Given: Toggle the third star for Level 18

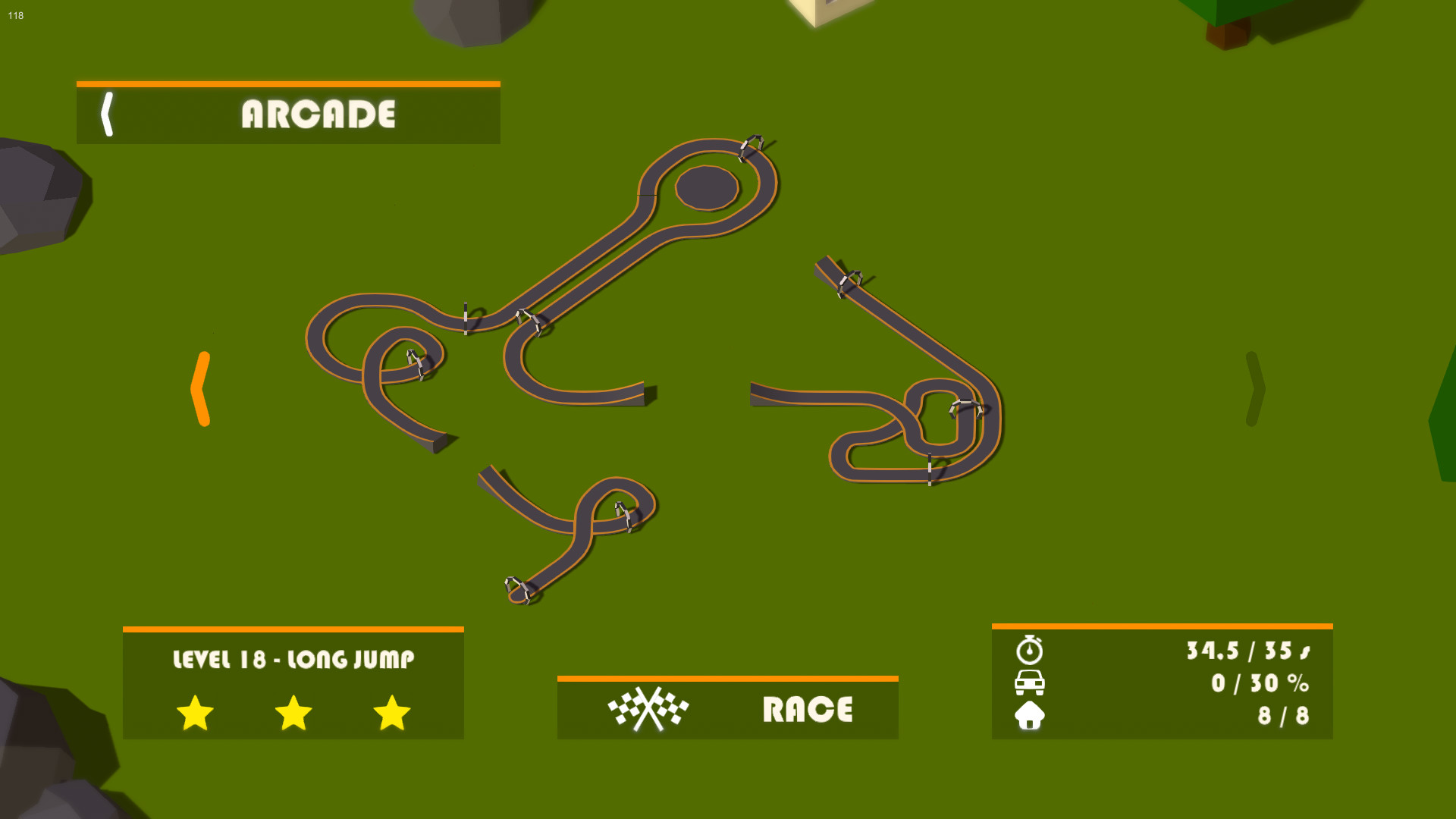Looking at the screenshot, I should click(391, 713).
